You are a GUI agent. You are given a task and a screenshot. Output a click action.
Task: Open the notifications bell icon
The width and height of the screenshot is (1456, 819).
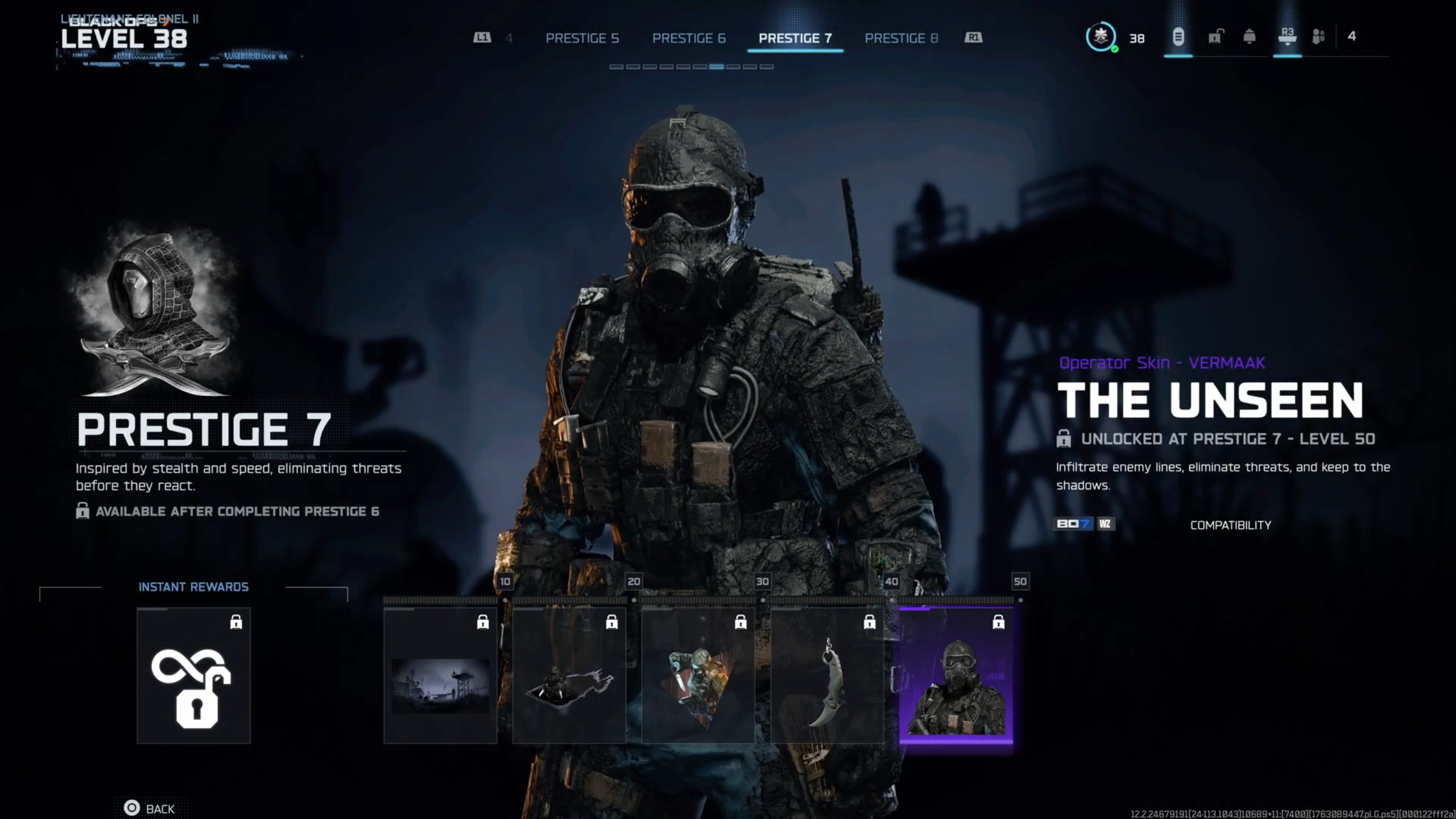pyautogui.click(x=1250, y=38)
